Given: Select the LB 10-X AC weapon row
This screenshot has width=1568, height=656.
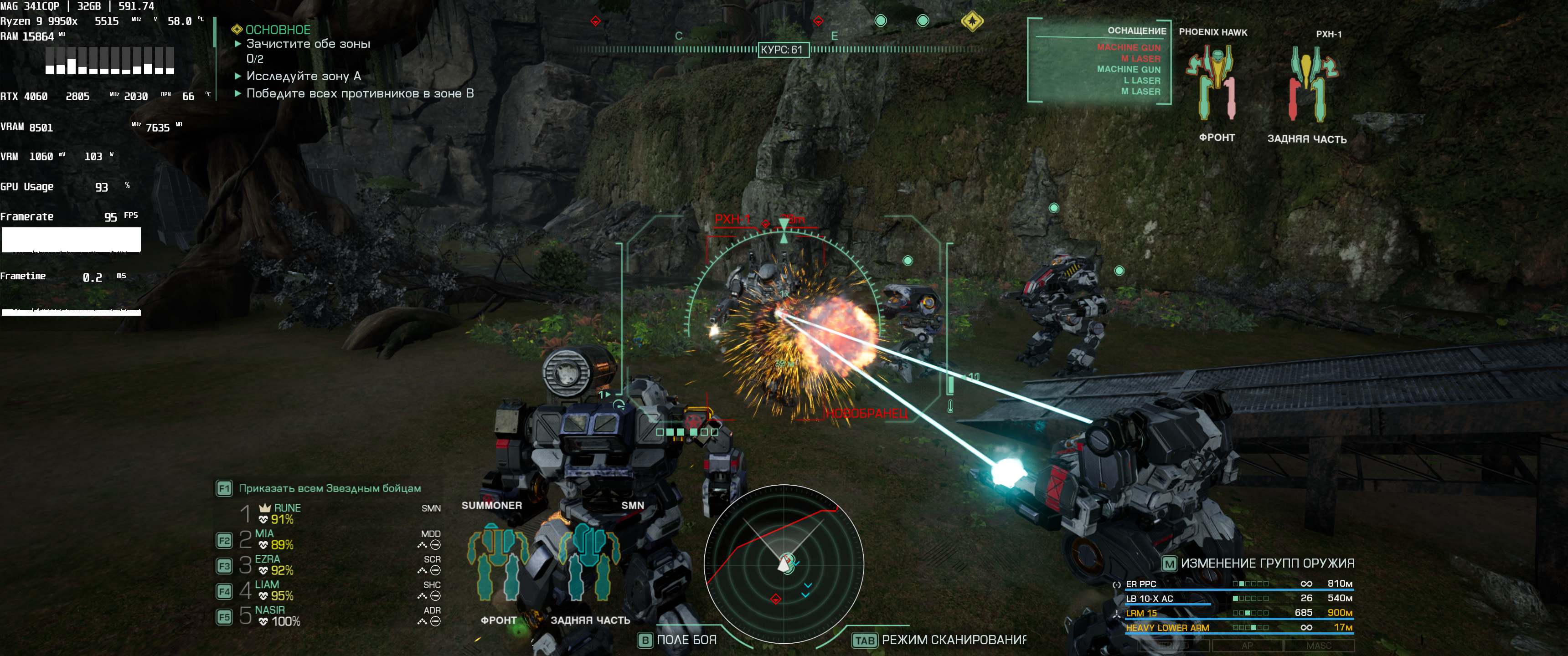Looking at the screenshot, I should tap(1149, 598).
